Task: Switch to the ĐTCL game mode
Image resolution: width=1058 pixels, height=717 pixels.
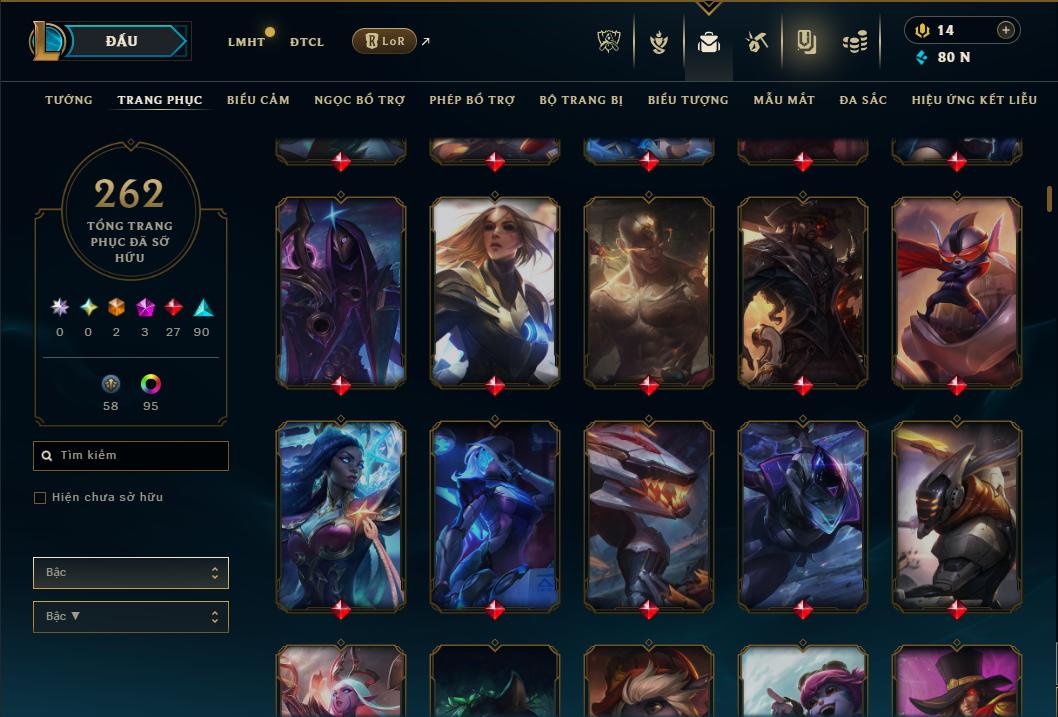Action: tap(307, 42)
